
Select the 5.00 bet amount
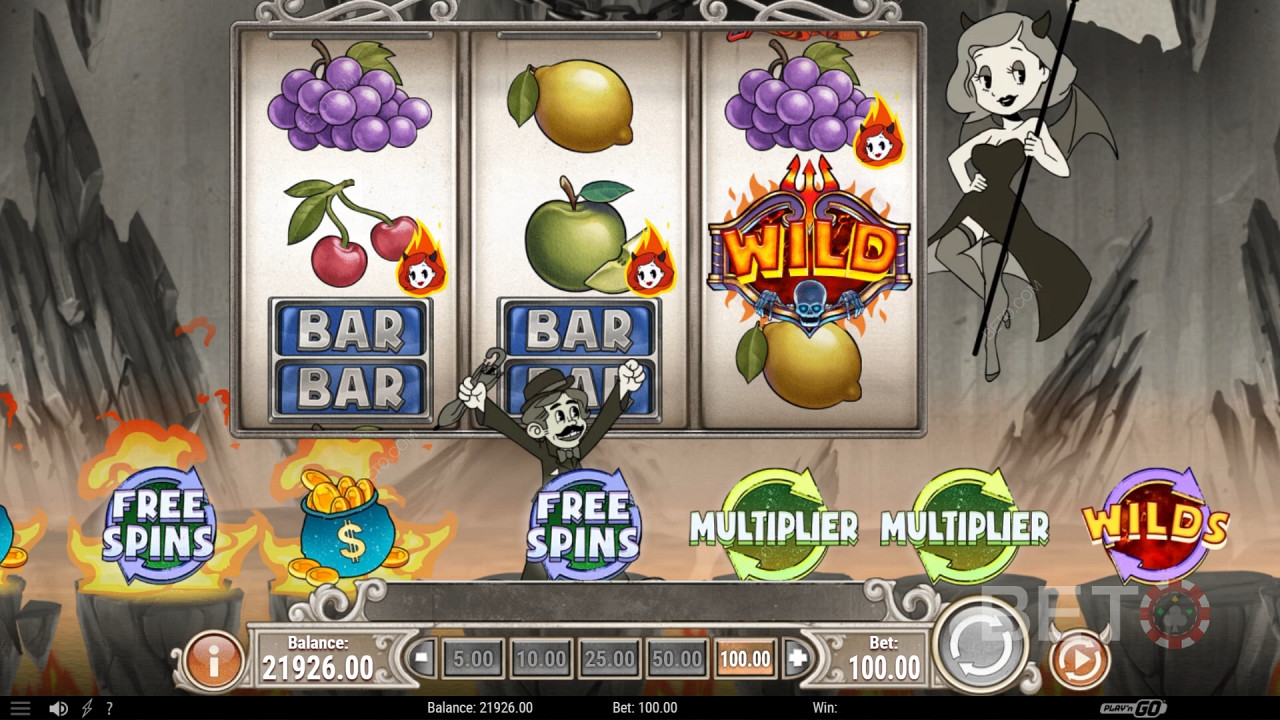tap(473, 659)
